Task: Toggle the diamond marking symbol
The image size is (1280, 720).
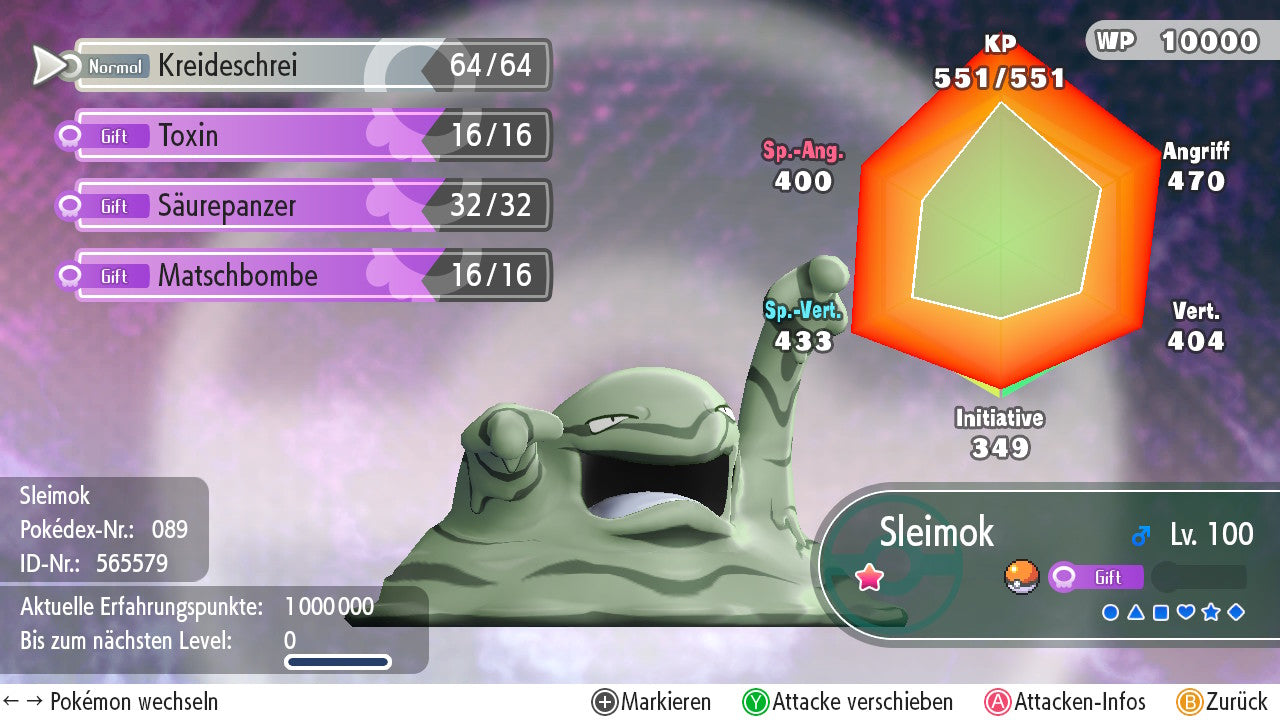Action: tap(1236, 612)
